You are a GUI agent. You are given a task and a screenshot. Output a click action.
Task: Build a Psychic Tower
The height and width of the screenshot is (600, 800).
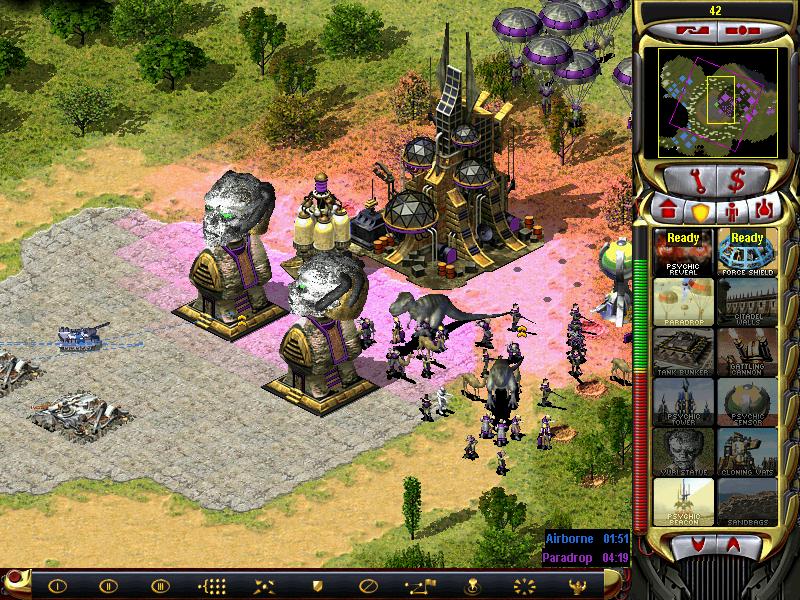click(683, 402)
